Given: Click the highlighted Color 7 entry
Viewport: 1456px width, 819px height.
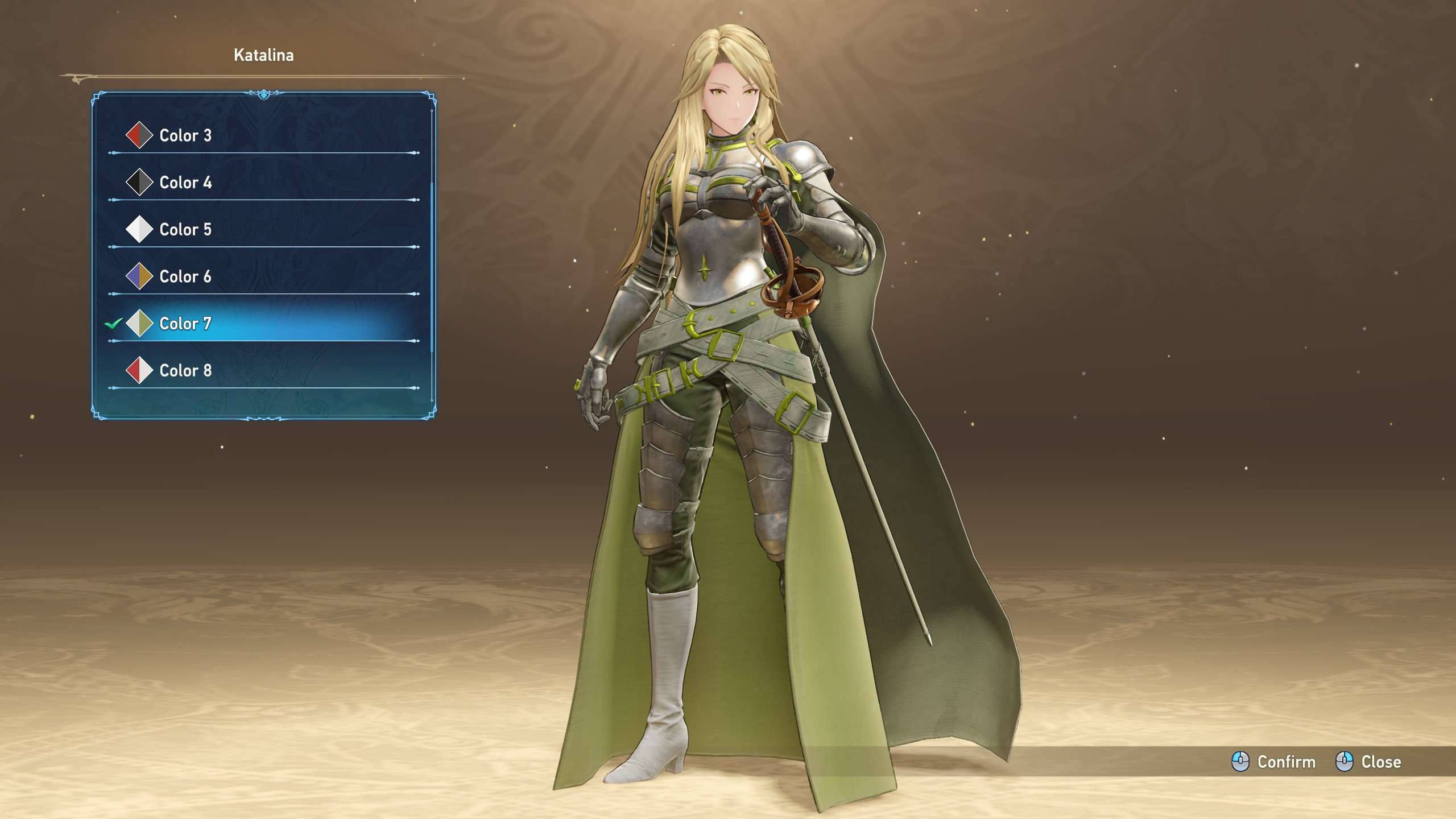Looking at the screenshot, I should (185, 324).
